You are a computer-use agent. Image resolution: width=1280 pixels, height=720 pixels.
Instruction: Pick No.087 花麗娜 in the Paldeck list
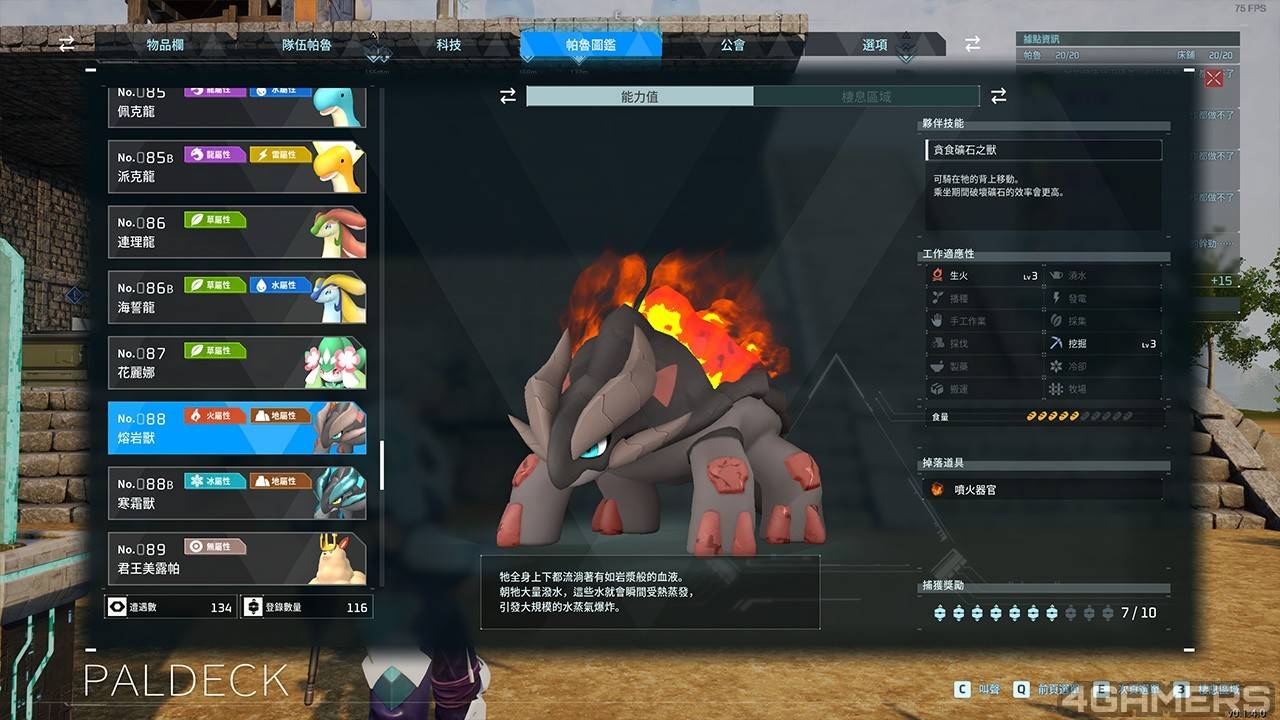(237, 363)
